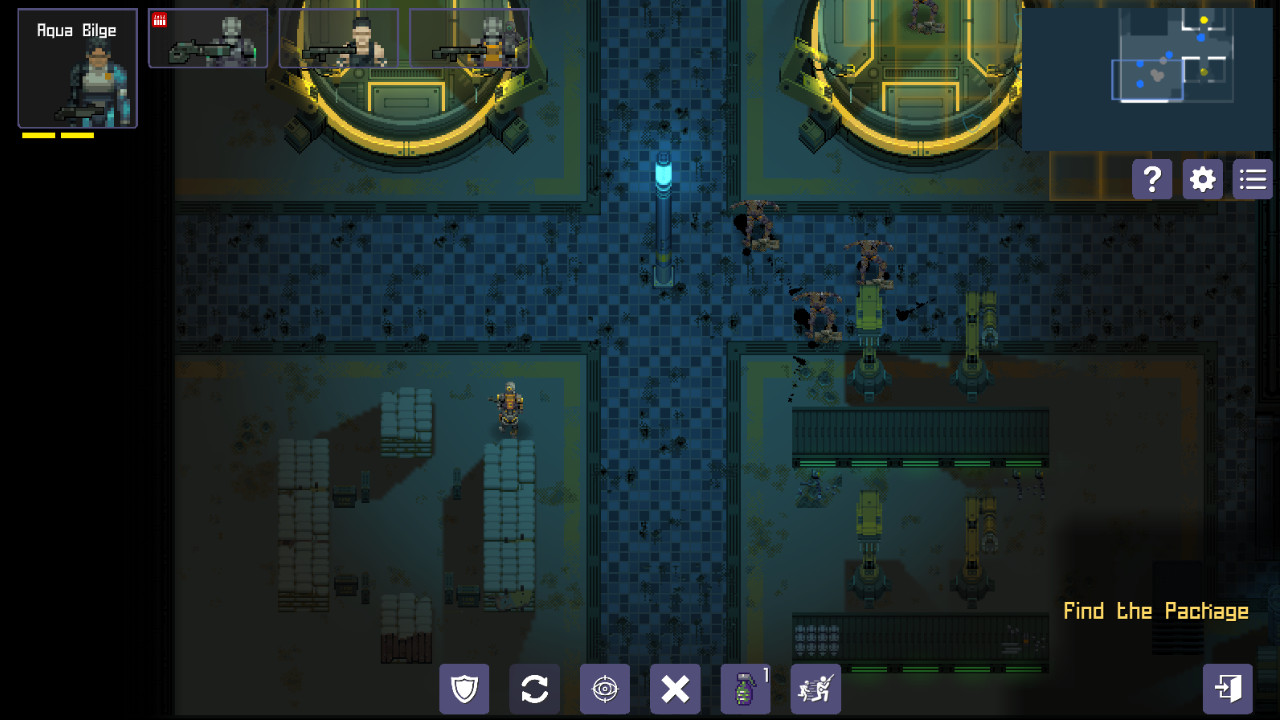
Task: Throw the grenade from the action bar
Action: pyautogui.click(x=745, y=689)
